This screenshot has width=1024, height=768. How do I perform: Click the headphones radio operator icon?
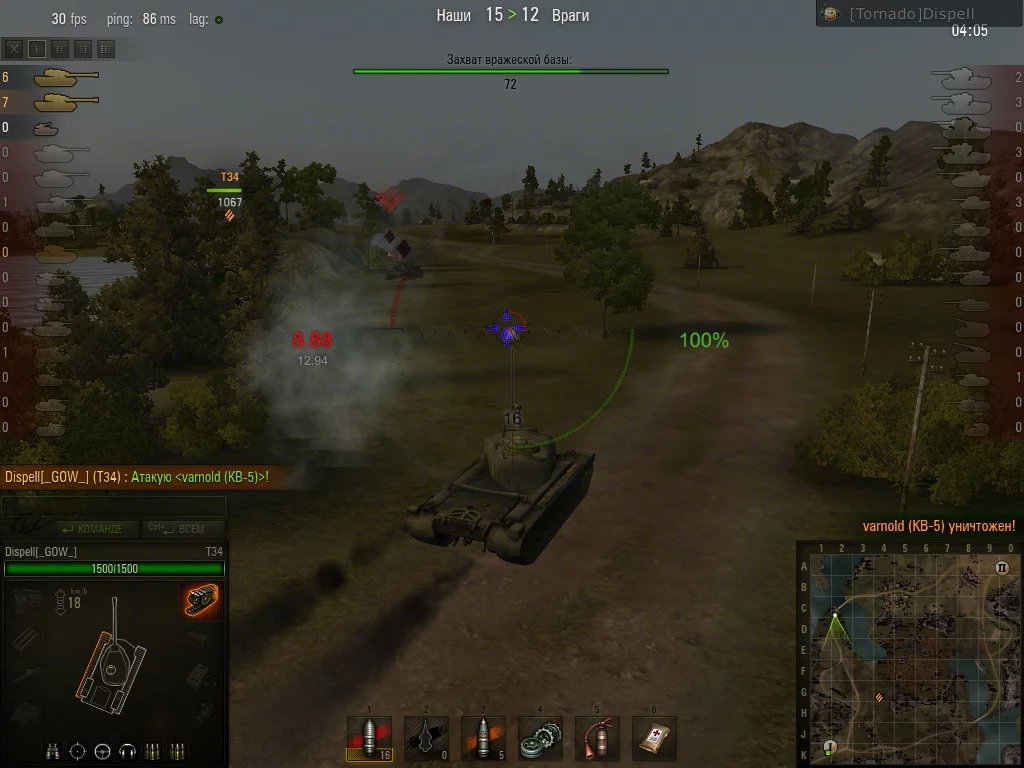coord(127,751)
